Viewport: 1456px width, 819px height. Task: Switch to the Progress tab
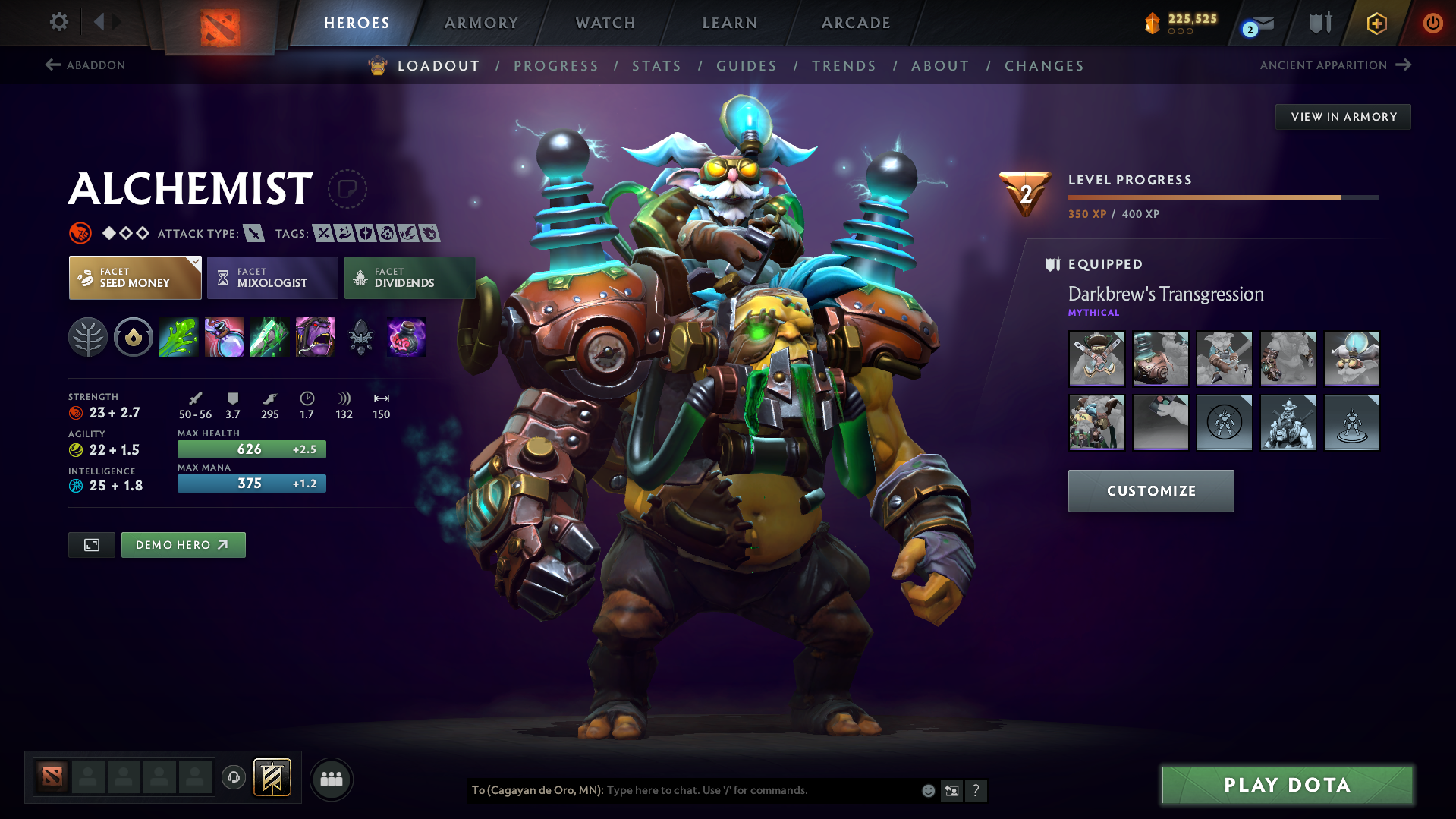coord(556,66)
